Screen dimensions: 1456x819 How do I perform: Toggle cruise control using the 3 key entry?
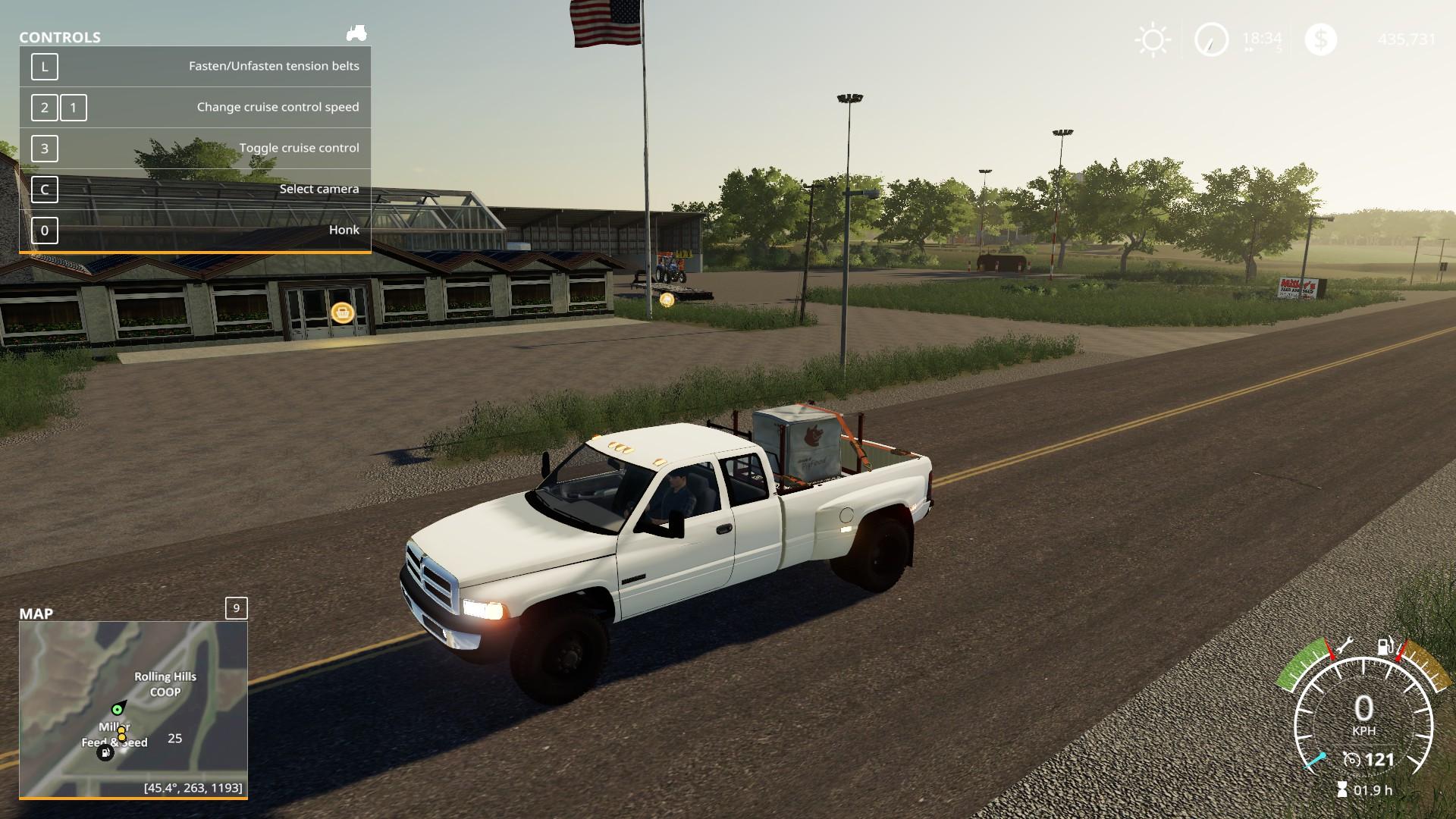[x=45, y=149]
